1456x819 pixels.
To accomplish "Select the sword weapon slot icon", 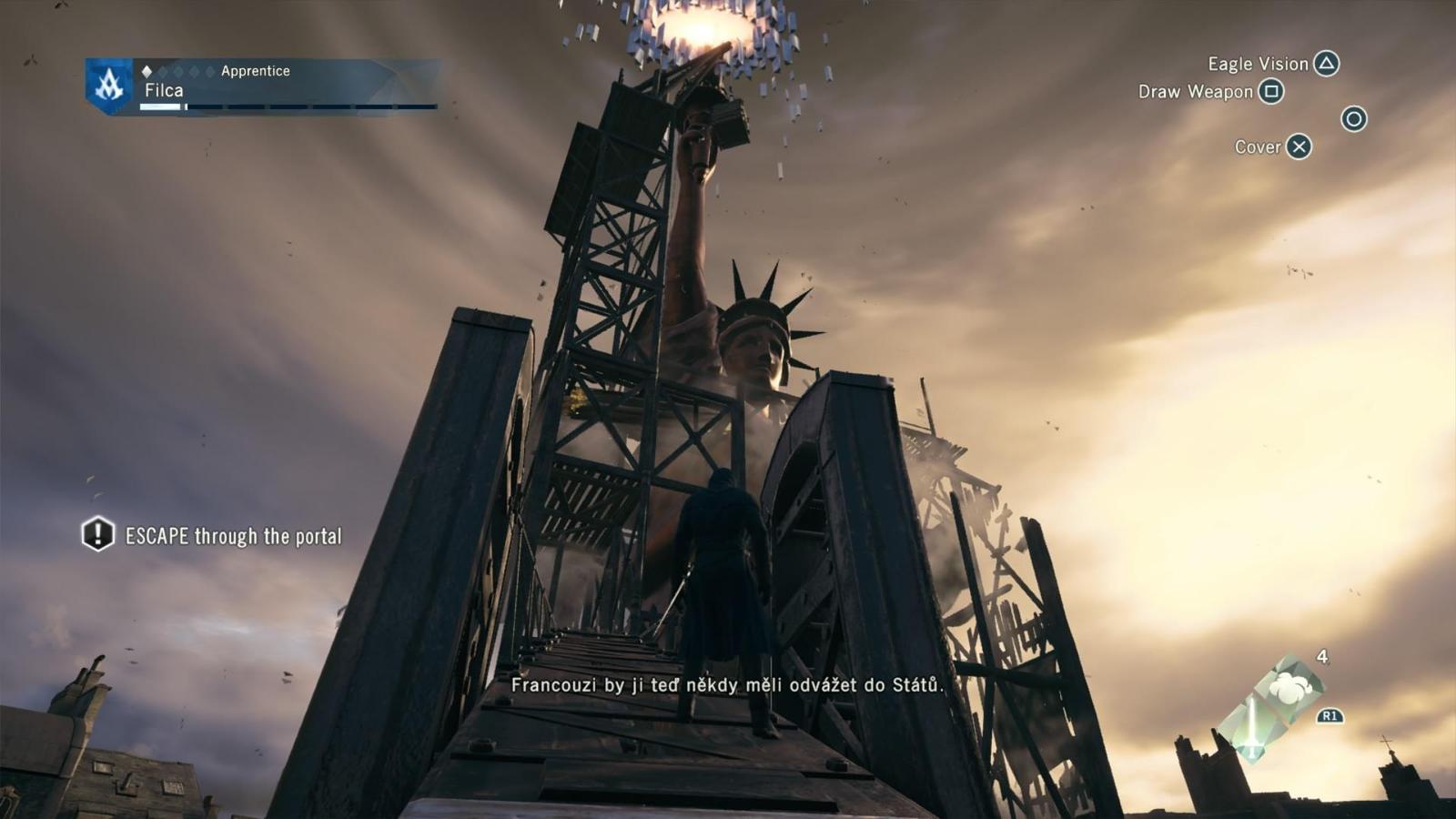I will click(1252, 727).
